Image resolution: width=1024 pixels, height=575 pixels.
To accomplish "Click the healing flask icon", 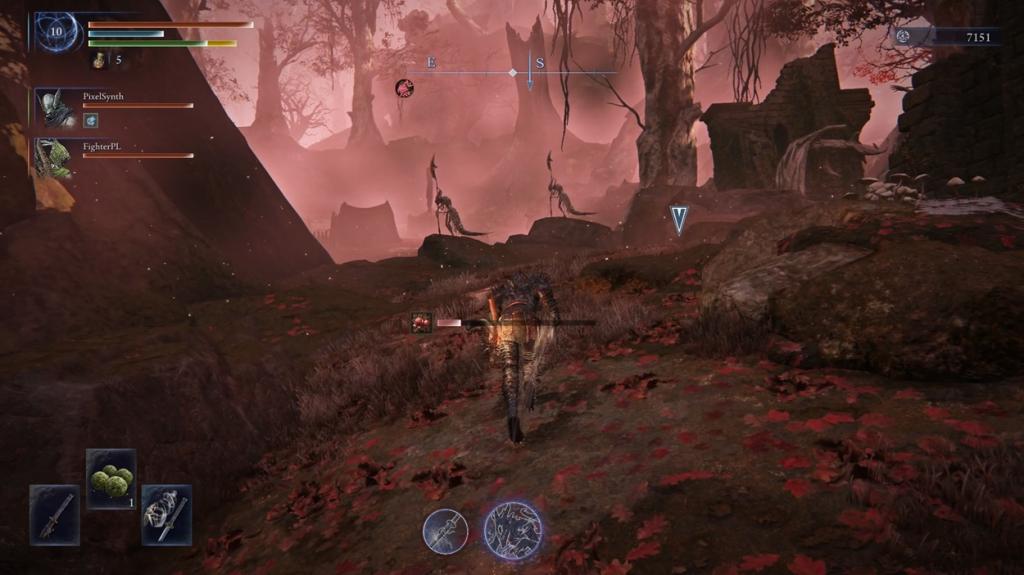I will pyautogui.click(x=100, y=61).
